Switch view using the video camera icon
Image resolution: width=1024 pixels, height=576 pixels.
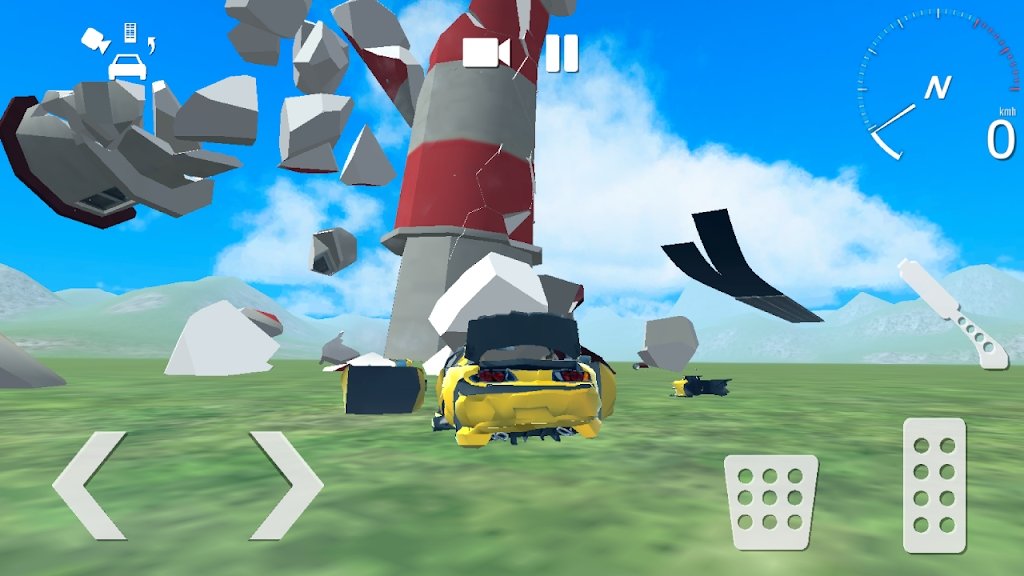point(486,53)
